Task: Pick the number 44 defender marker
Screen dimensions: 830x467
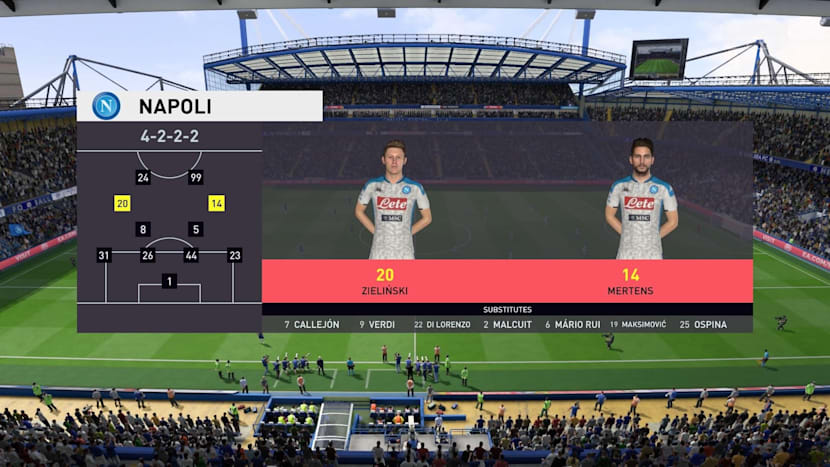Action: tap(191, 255)
